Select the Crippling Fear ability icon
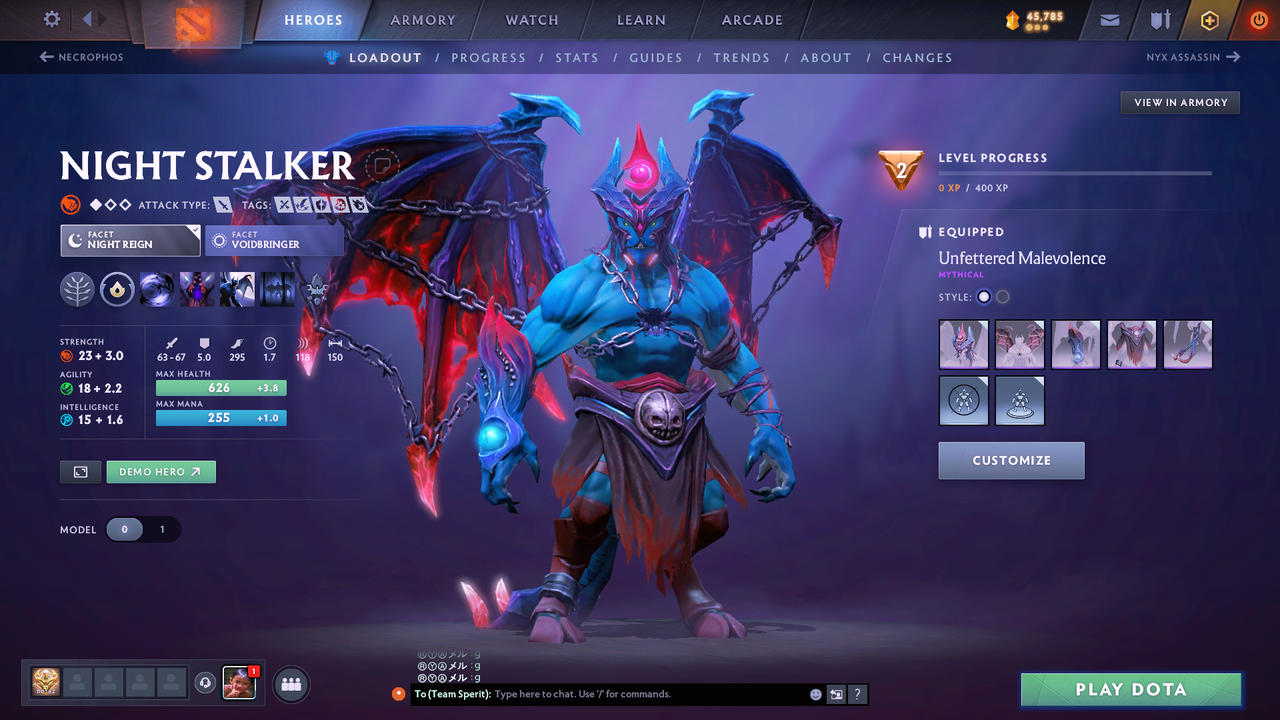 pos(195,289)
